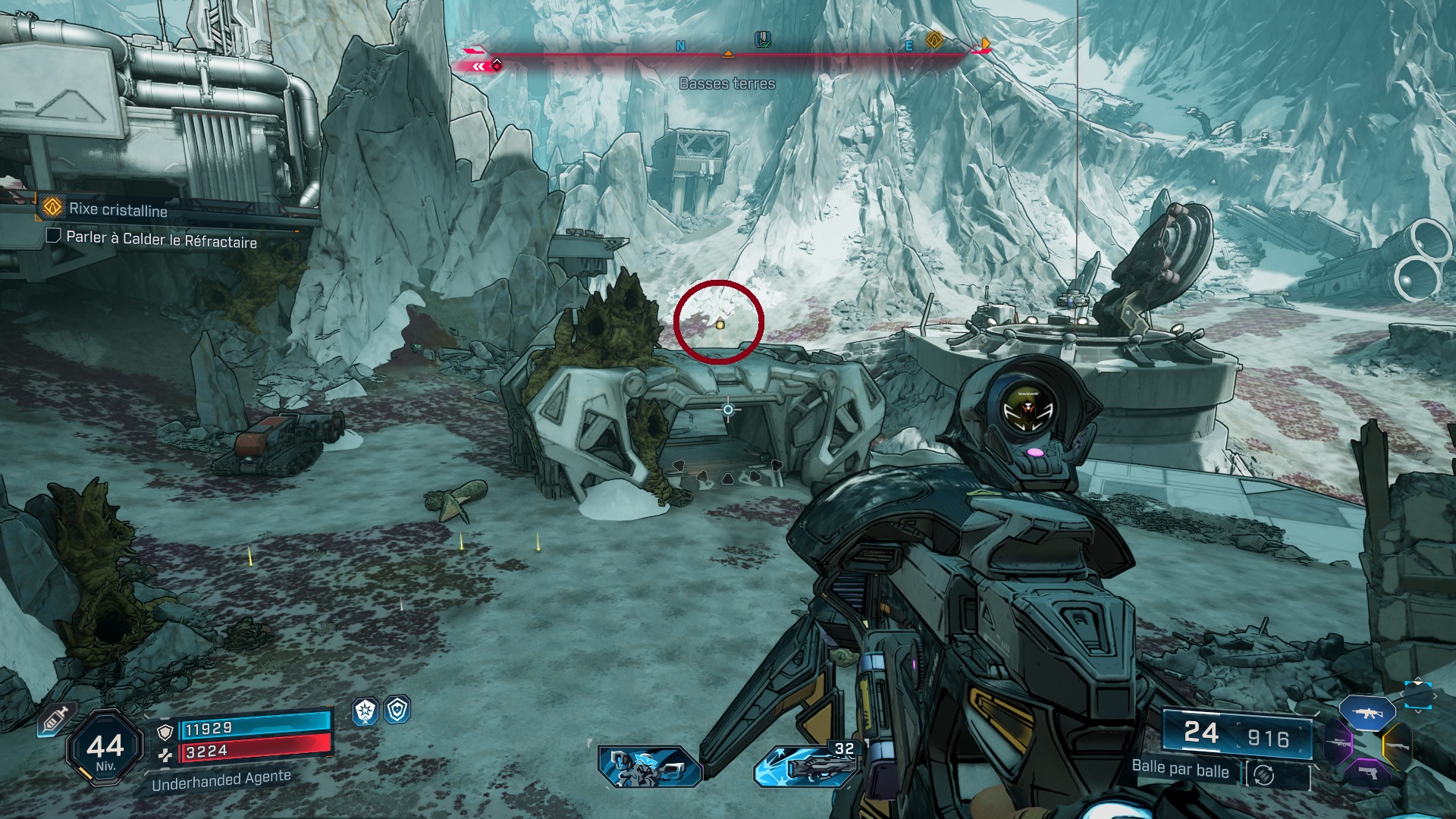Click the orange waypoint triangle under the compass
Screen dimensions: 1456x819
click(x=728, y=53)
